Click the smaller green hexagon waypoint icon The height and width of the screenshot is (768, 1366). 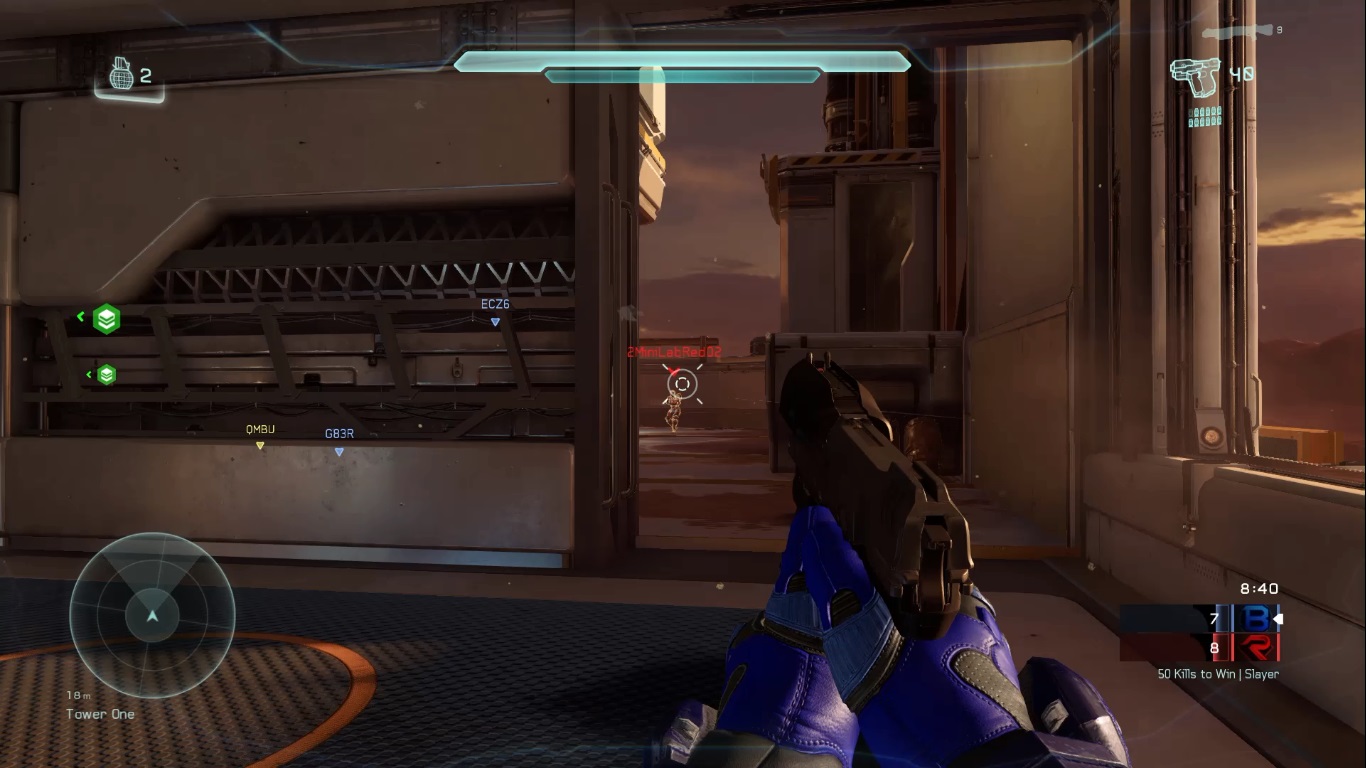pos(106,375)
